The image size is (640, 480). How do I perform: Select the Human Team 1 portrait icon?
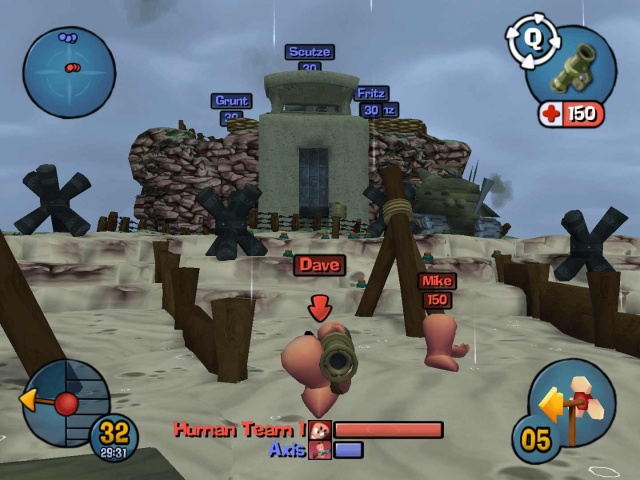320,430
